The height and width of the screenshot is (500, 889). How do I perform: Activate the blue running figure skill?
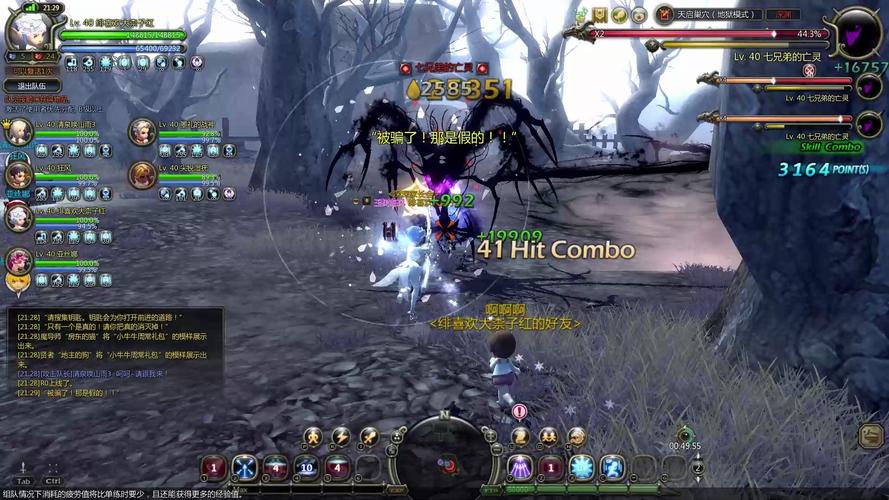612,467
